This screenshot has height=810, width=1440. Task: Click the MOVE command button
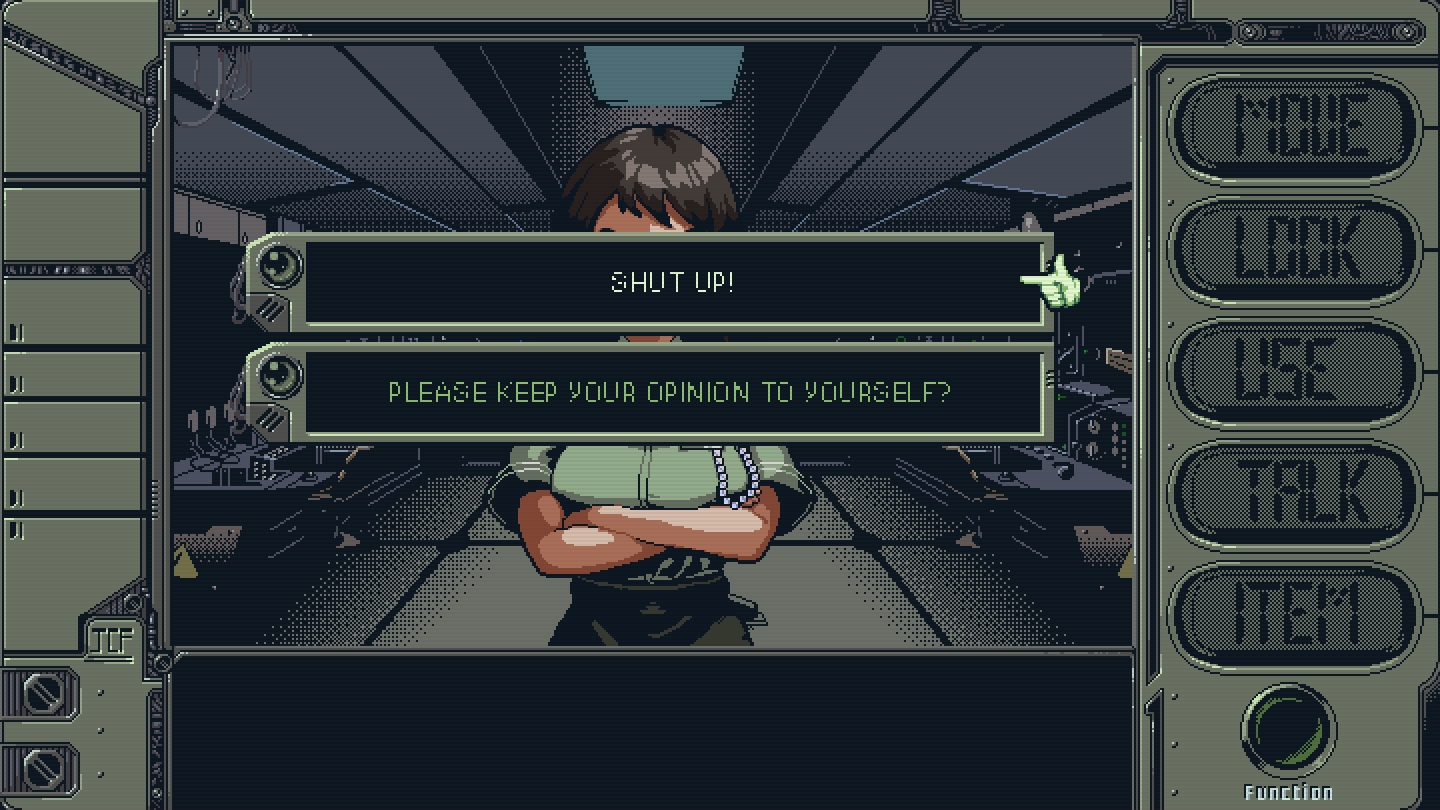tap(1296, 127)
